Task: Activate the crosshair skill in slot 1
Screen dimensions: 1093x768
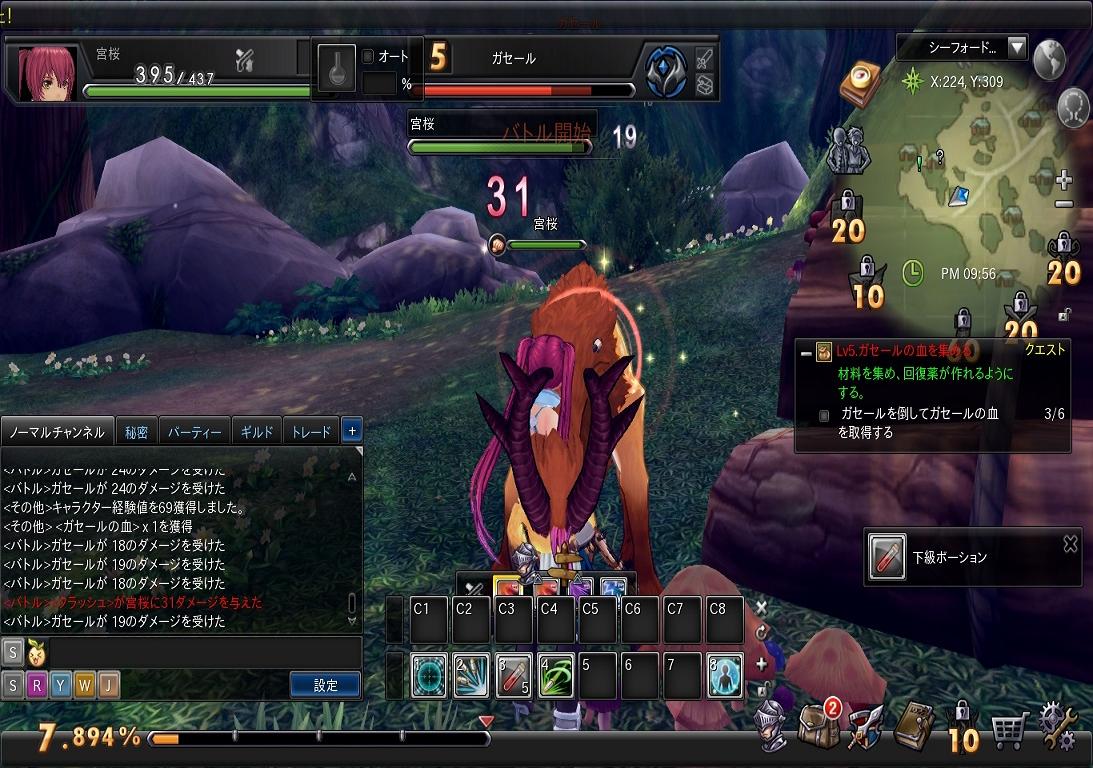Action: pos(430,677)
